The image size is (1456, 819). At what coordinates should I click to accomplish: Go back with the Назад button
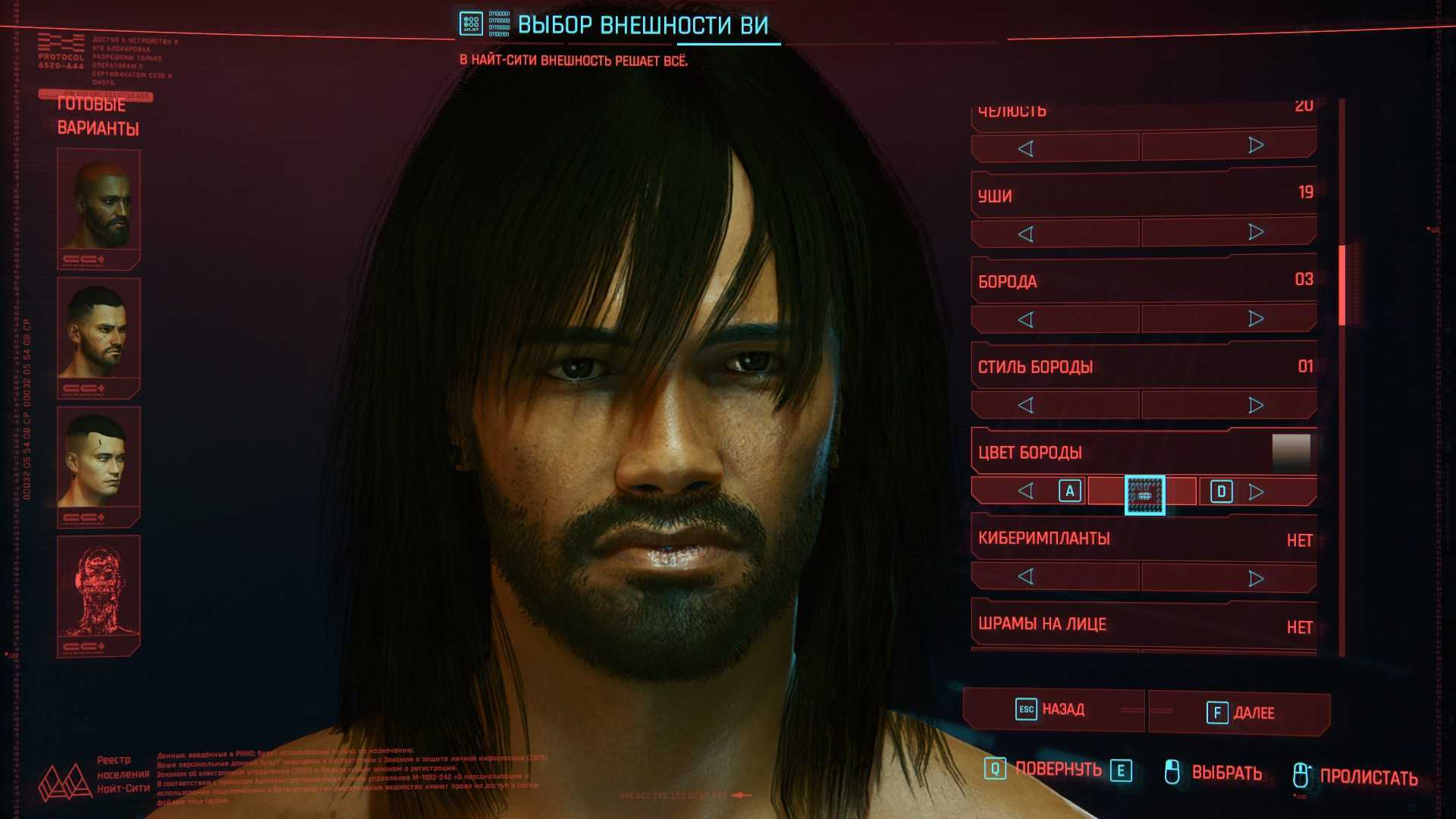coord(1053,710)
